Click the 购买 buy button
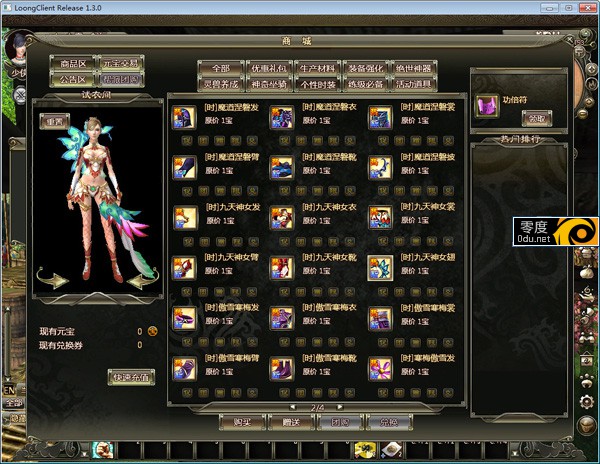 tap(242, 423)
